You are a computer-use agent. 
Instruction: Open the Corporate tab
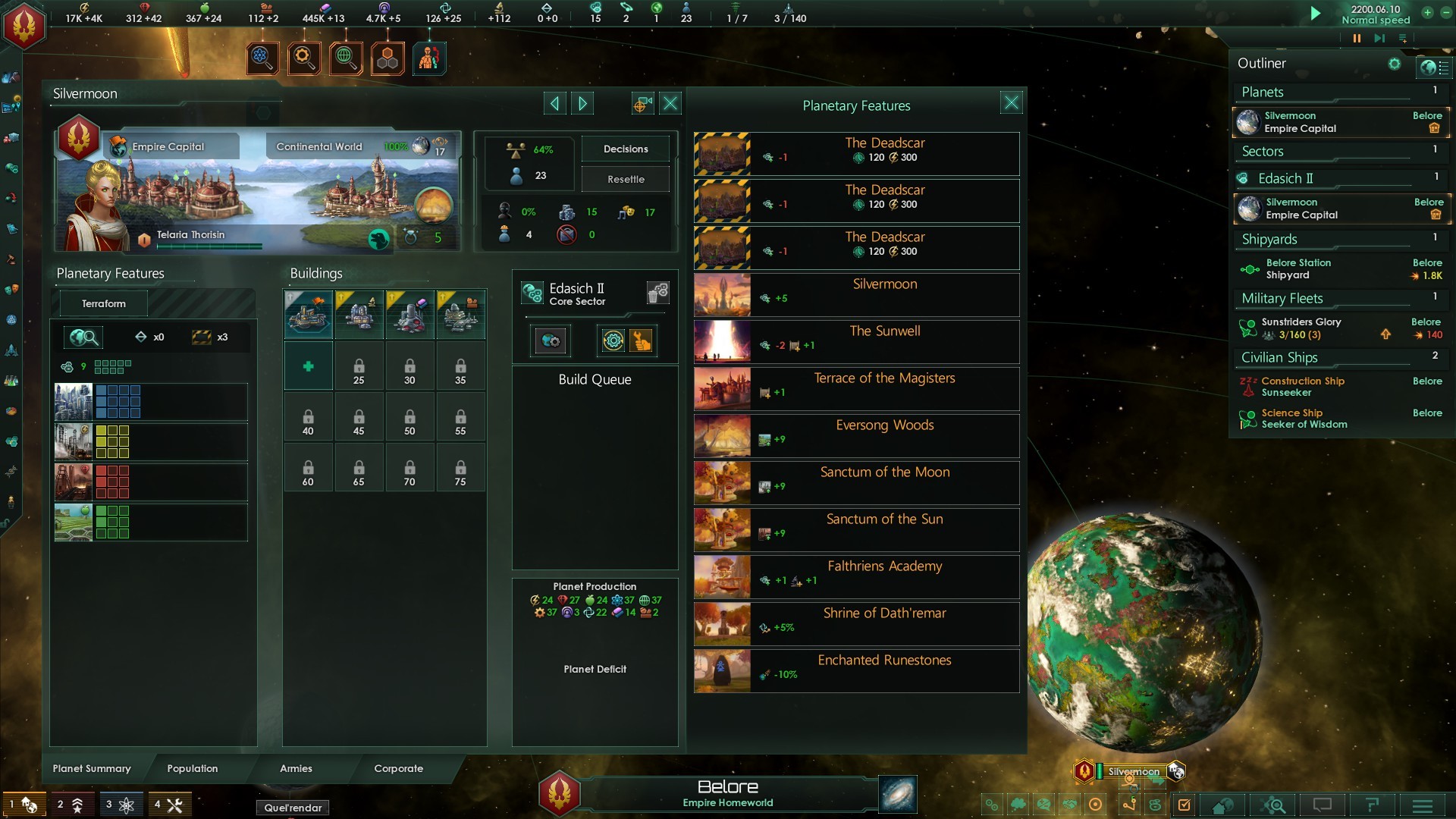398,768
